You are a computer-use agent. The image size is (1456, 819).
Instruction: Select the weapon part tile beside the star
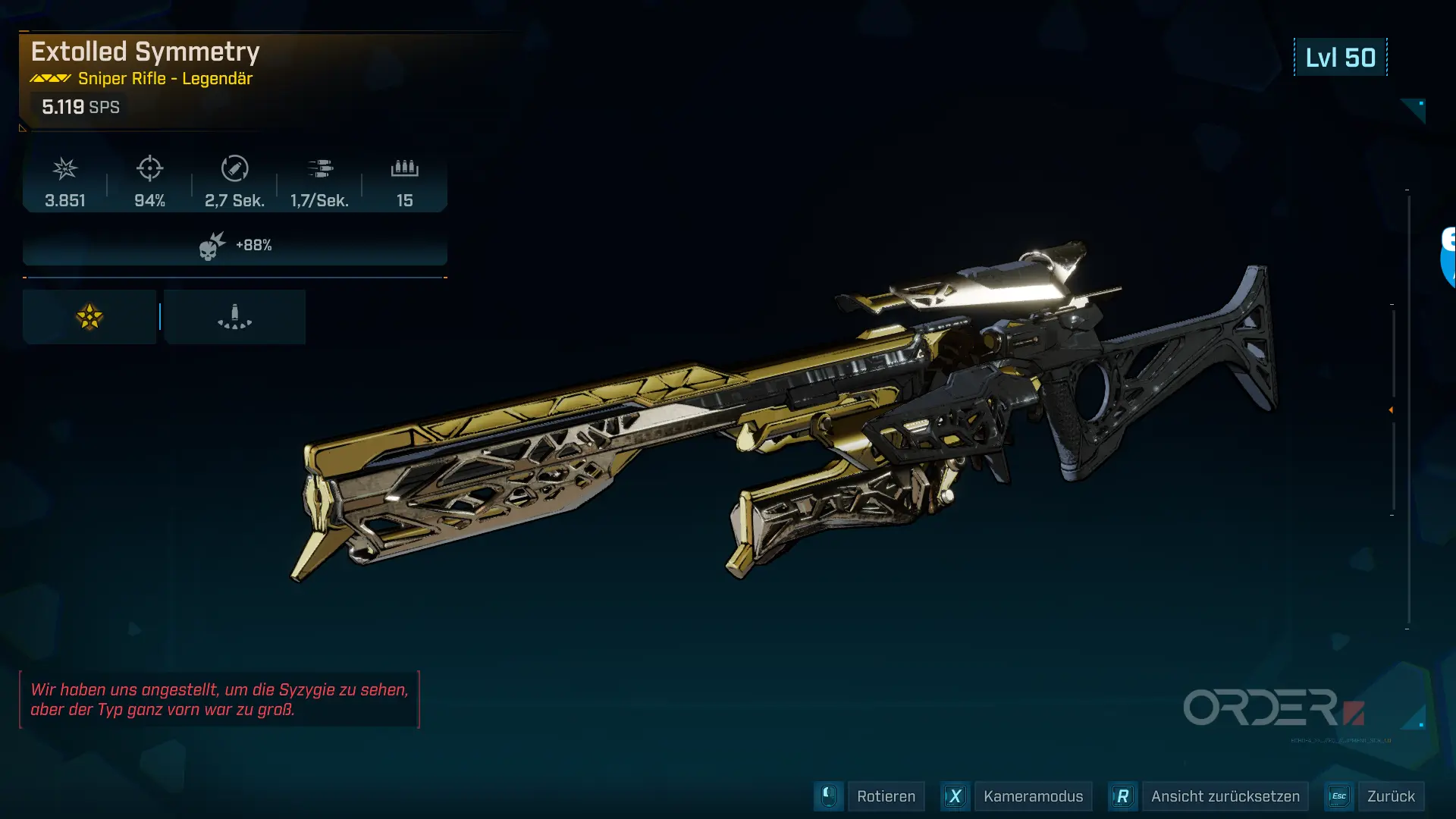234,317
